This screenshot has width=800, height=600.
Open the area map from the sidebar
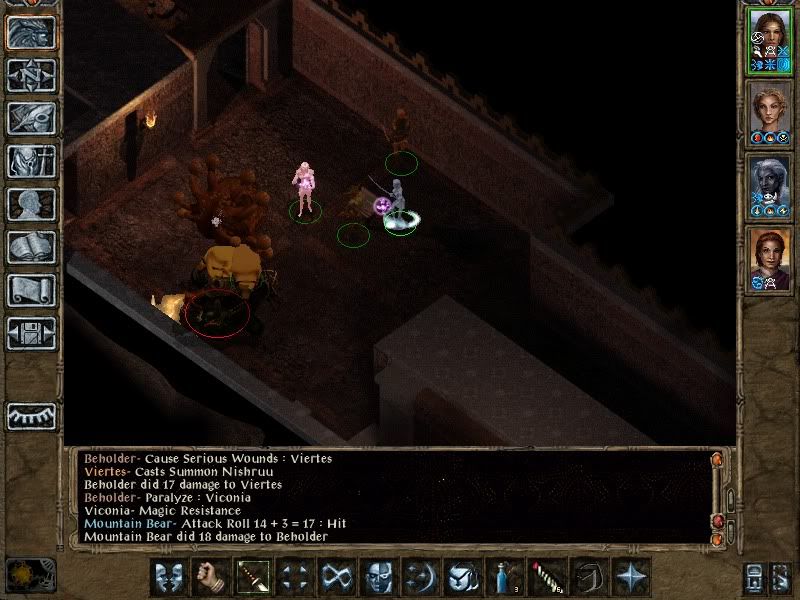coord(31,75)
